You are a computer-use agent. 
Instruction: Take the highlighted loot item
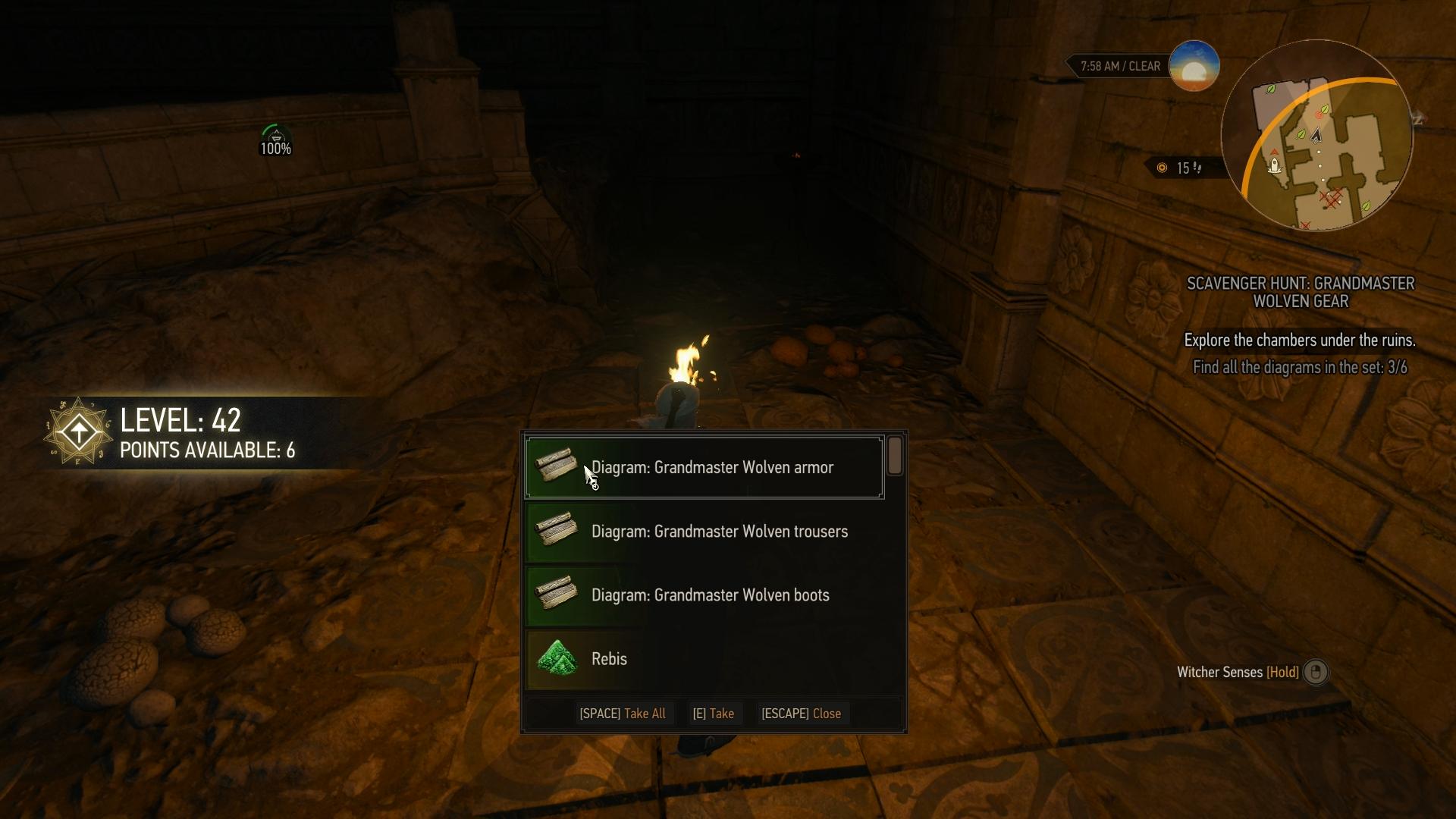[x=713, y=714]
